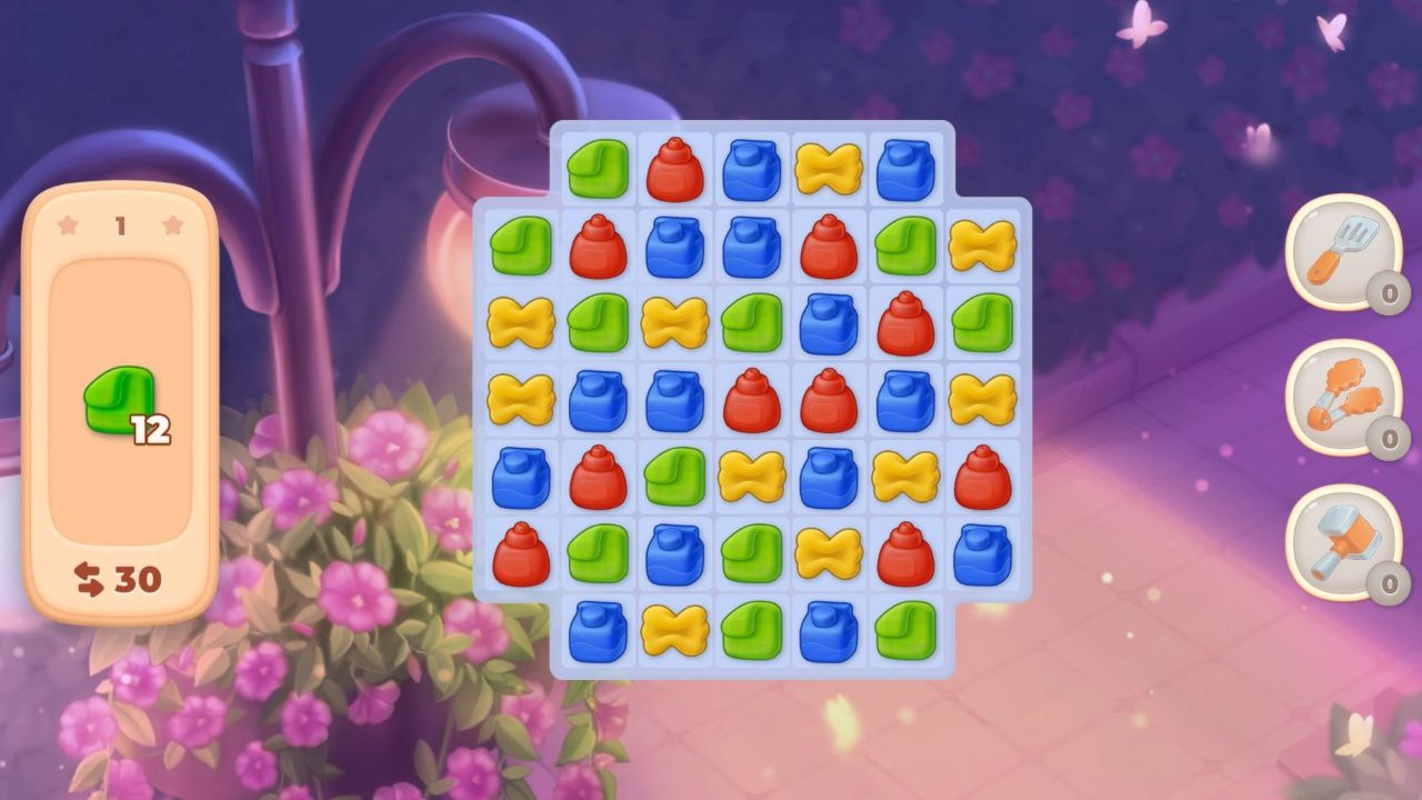Select the red ketchup tile in the top row
This screenshot has height=800, width=1422.
tap(674, 170)
